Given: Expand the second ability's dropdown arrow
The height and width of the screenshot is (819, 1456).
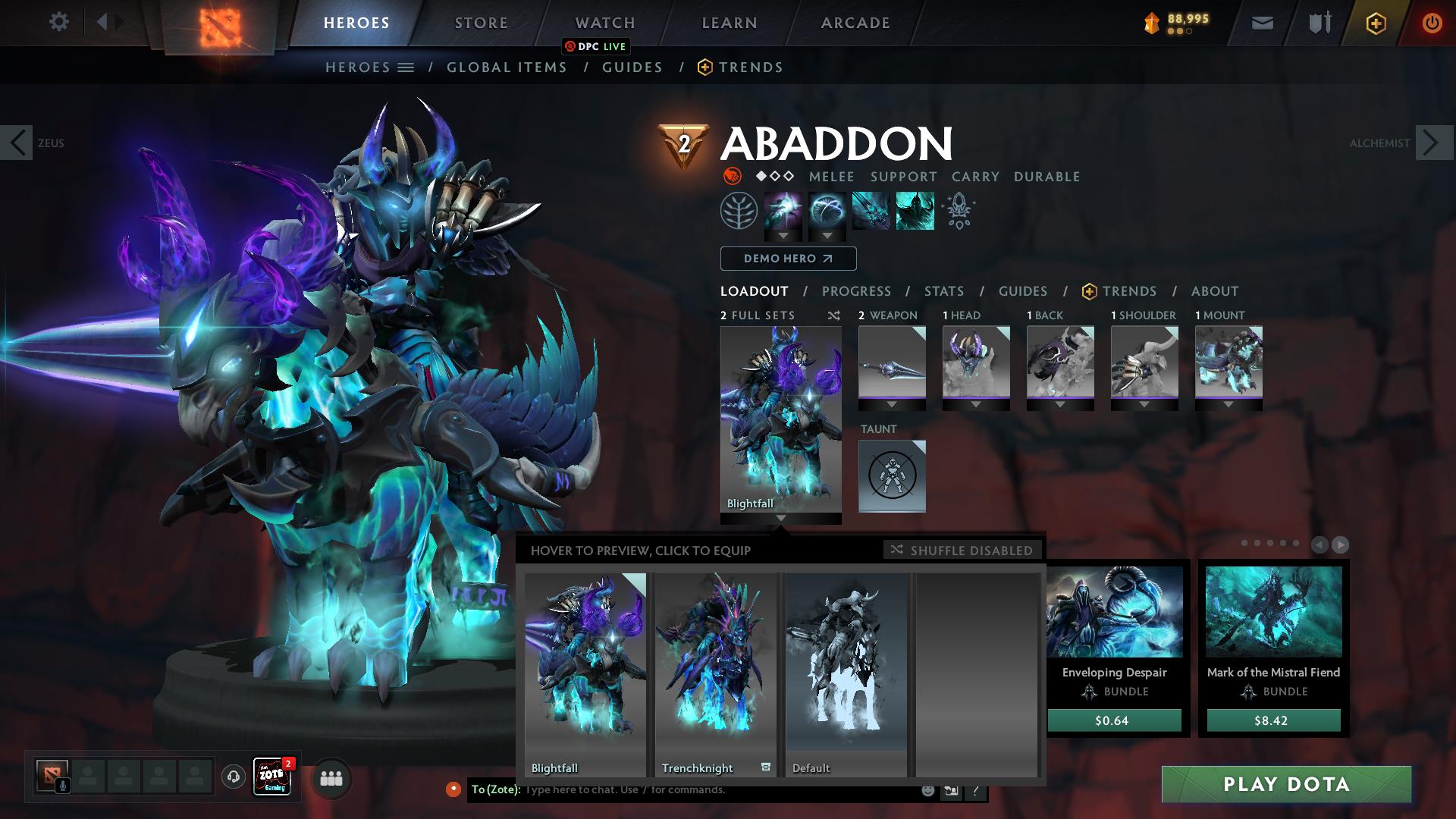Looking at the screenshot, I should (x=827, y=237).
